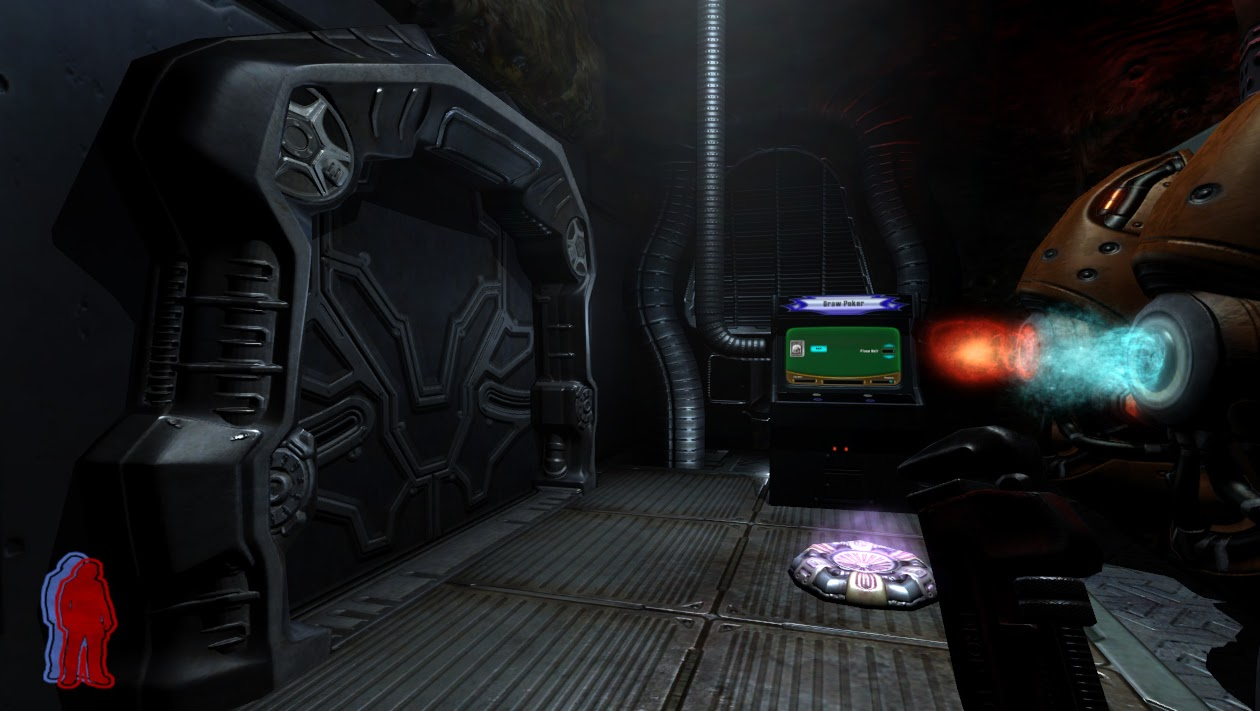Click the cyan button on Draw Poker screen
Image resolution: width=1260 pixels, height=711 pixels.
point(819,349)
